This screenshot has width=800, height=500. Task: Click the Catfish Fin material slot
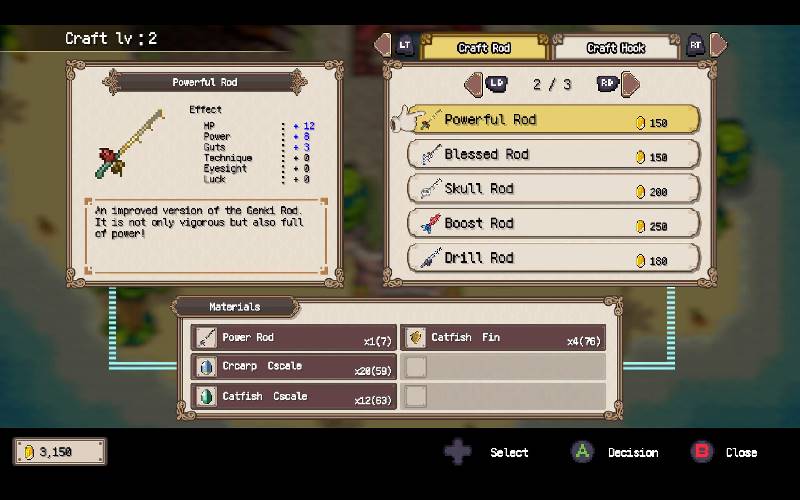click(x=503, y=338)
